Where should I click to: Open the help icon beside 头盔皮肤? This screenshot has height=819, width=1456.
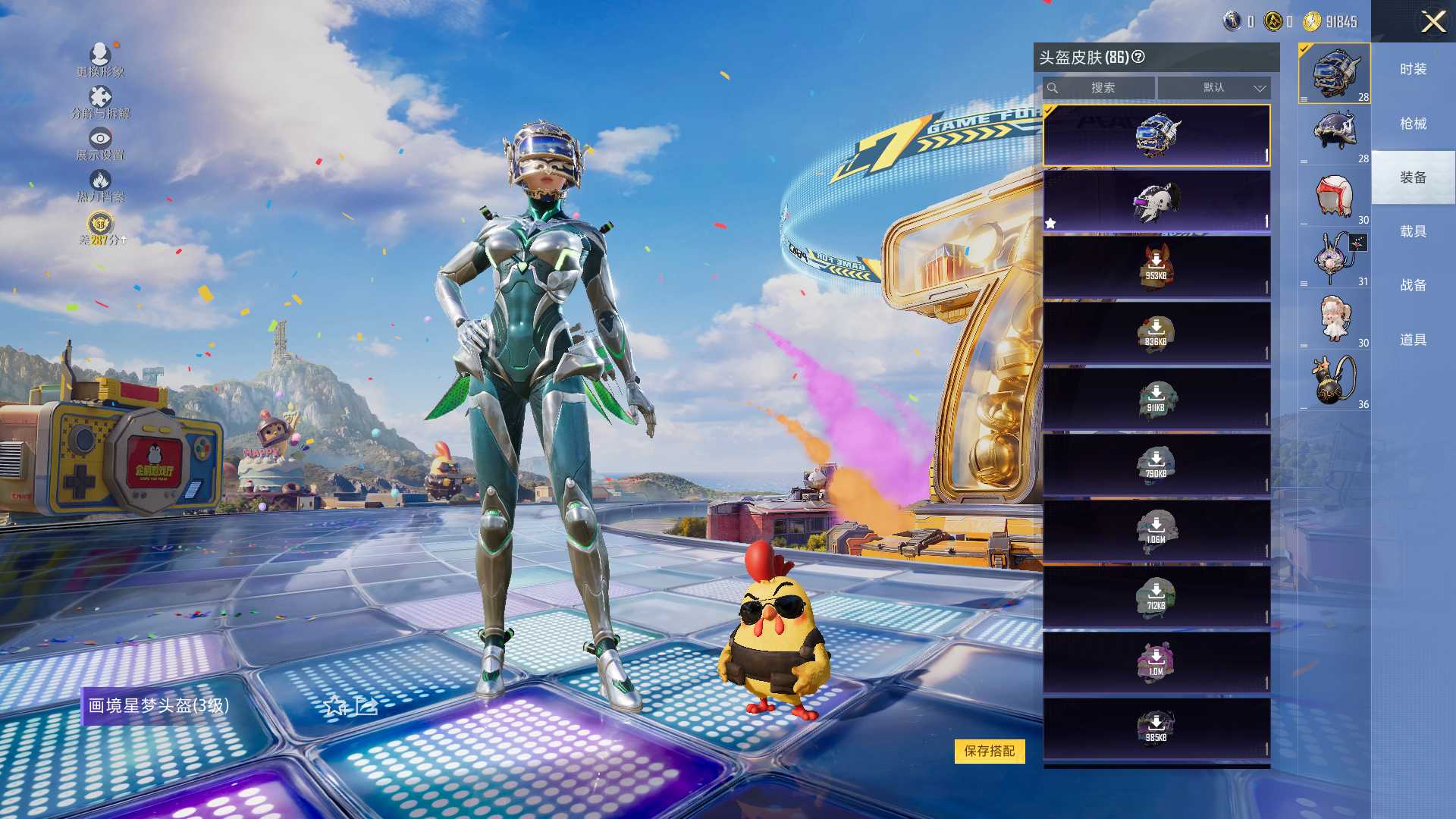point(1138,57)
